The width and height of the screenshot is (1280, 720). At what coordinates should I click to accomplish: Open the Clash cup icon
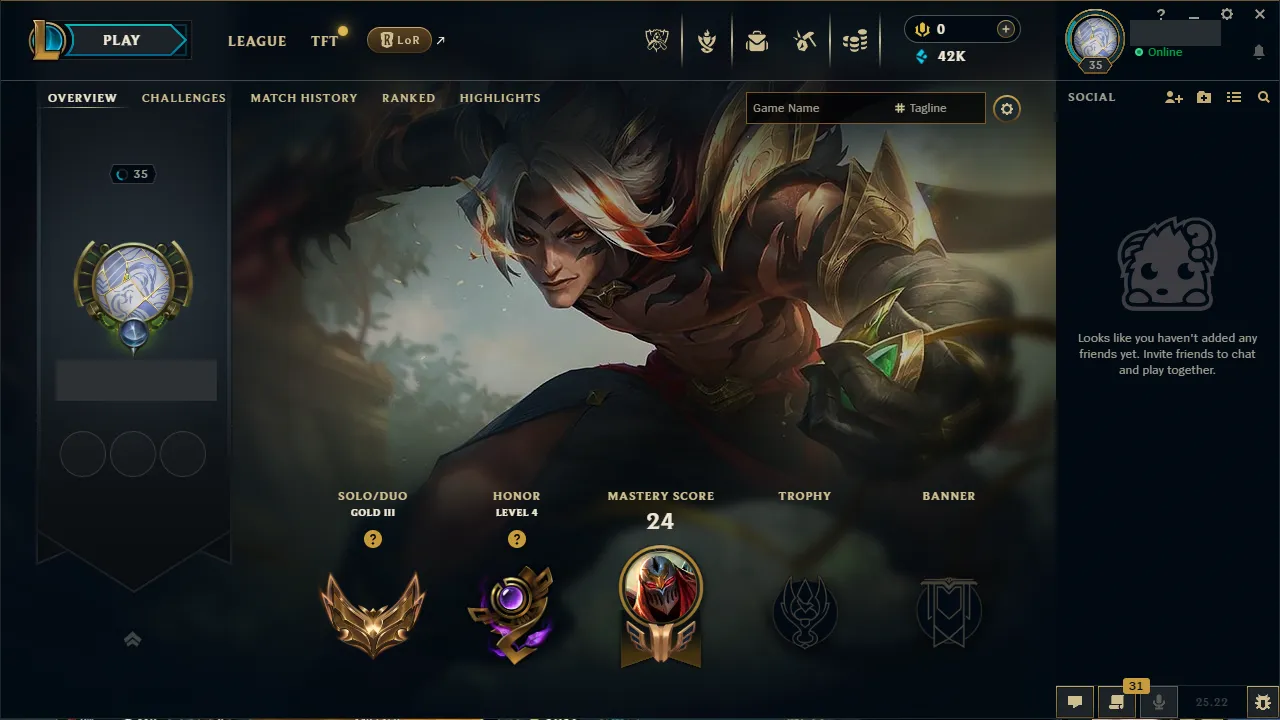707,40
